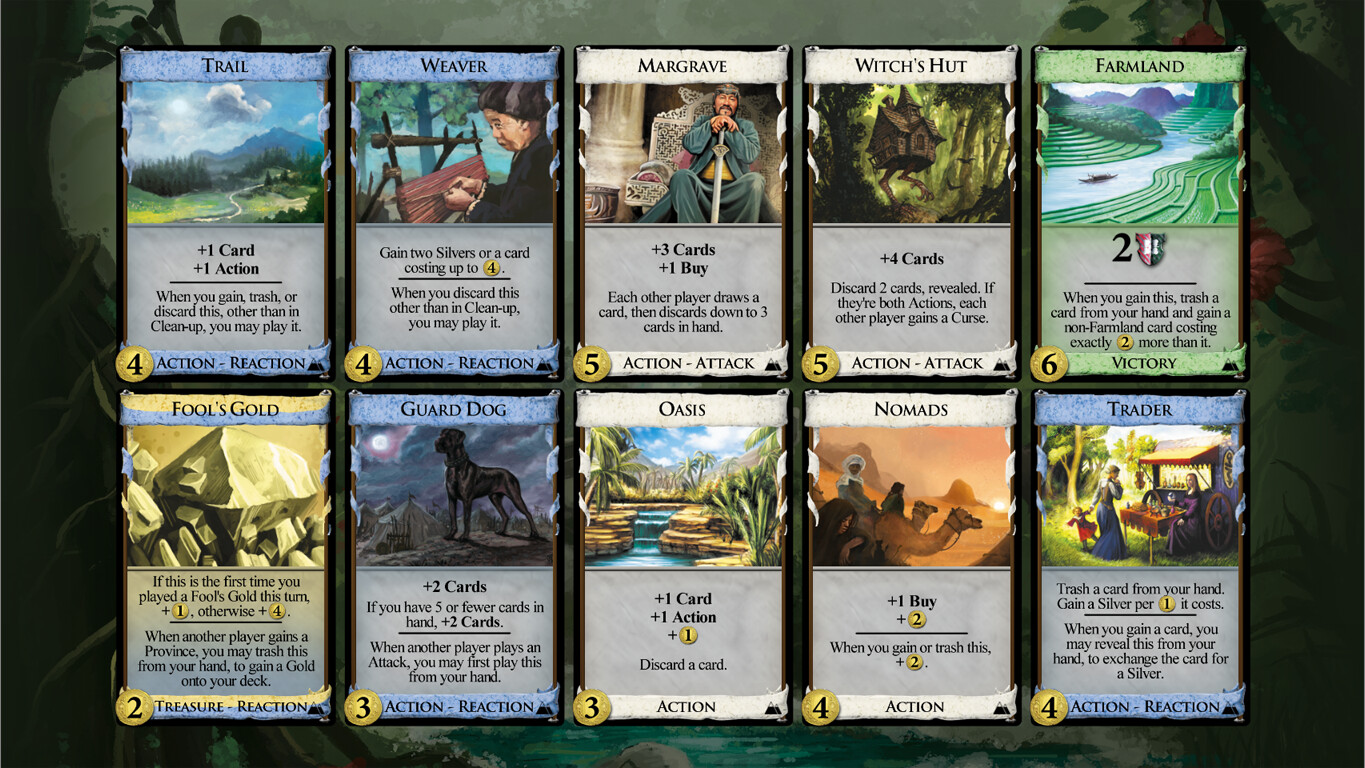Select Fool's Gold treasure cost coin
Viewport: 1365px width, 768px height.
tap(133, 707)
